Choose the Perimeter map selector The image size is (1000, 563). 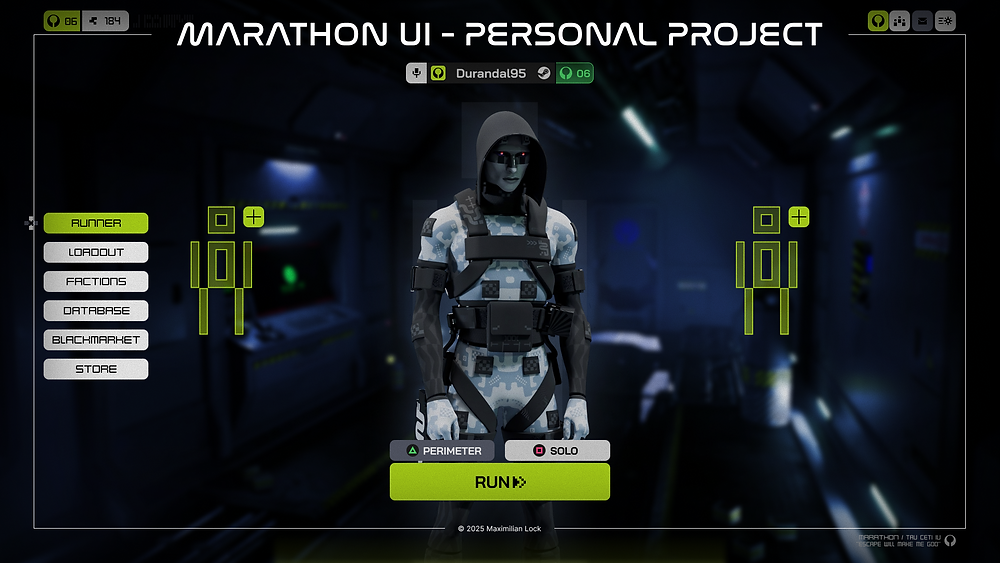click(x=442, y=451)
